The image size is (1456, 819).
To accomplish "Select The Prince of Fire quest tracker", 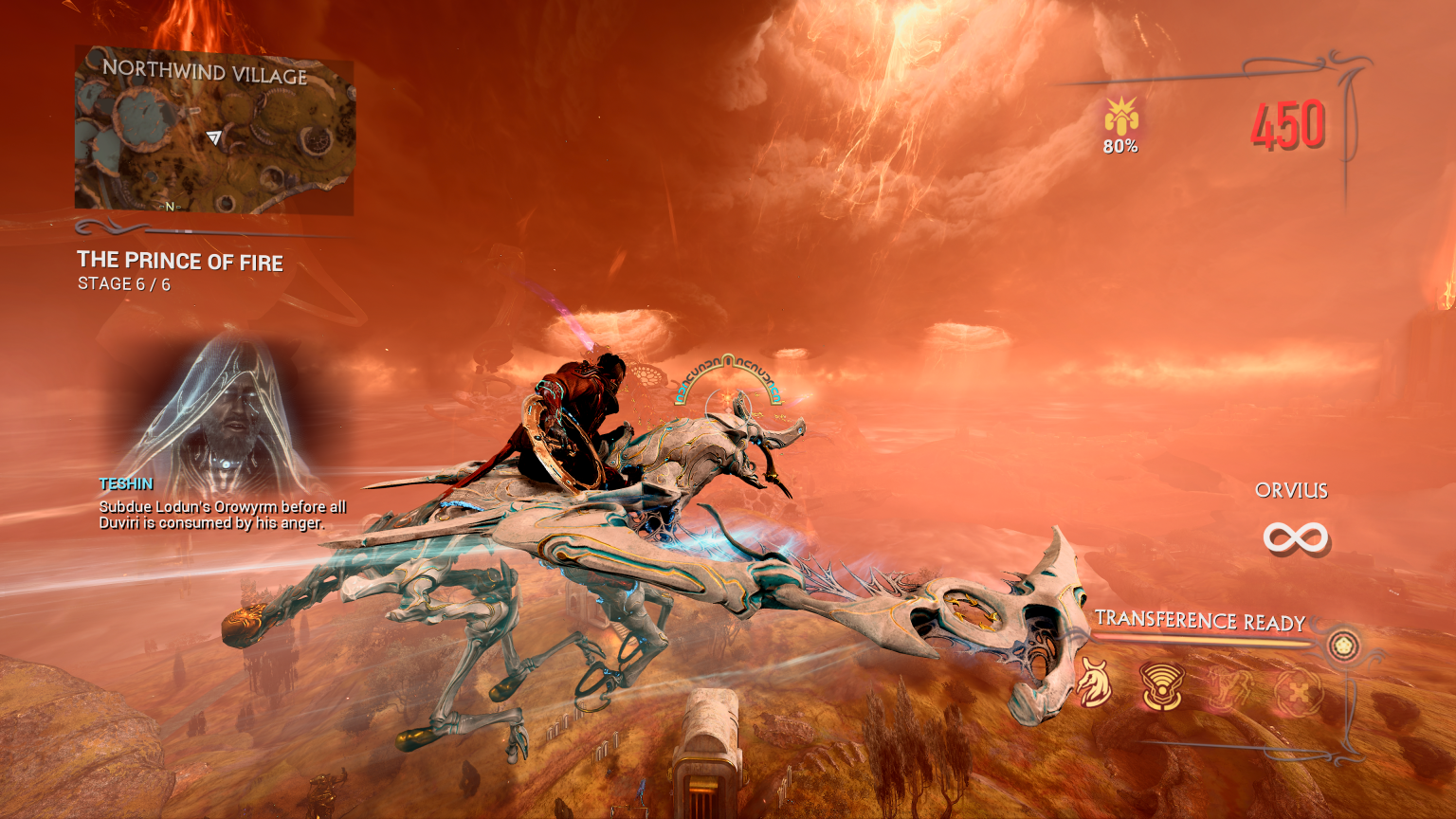I will point(179,262).
